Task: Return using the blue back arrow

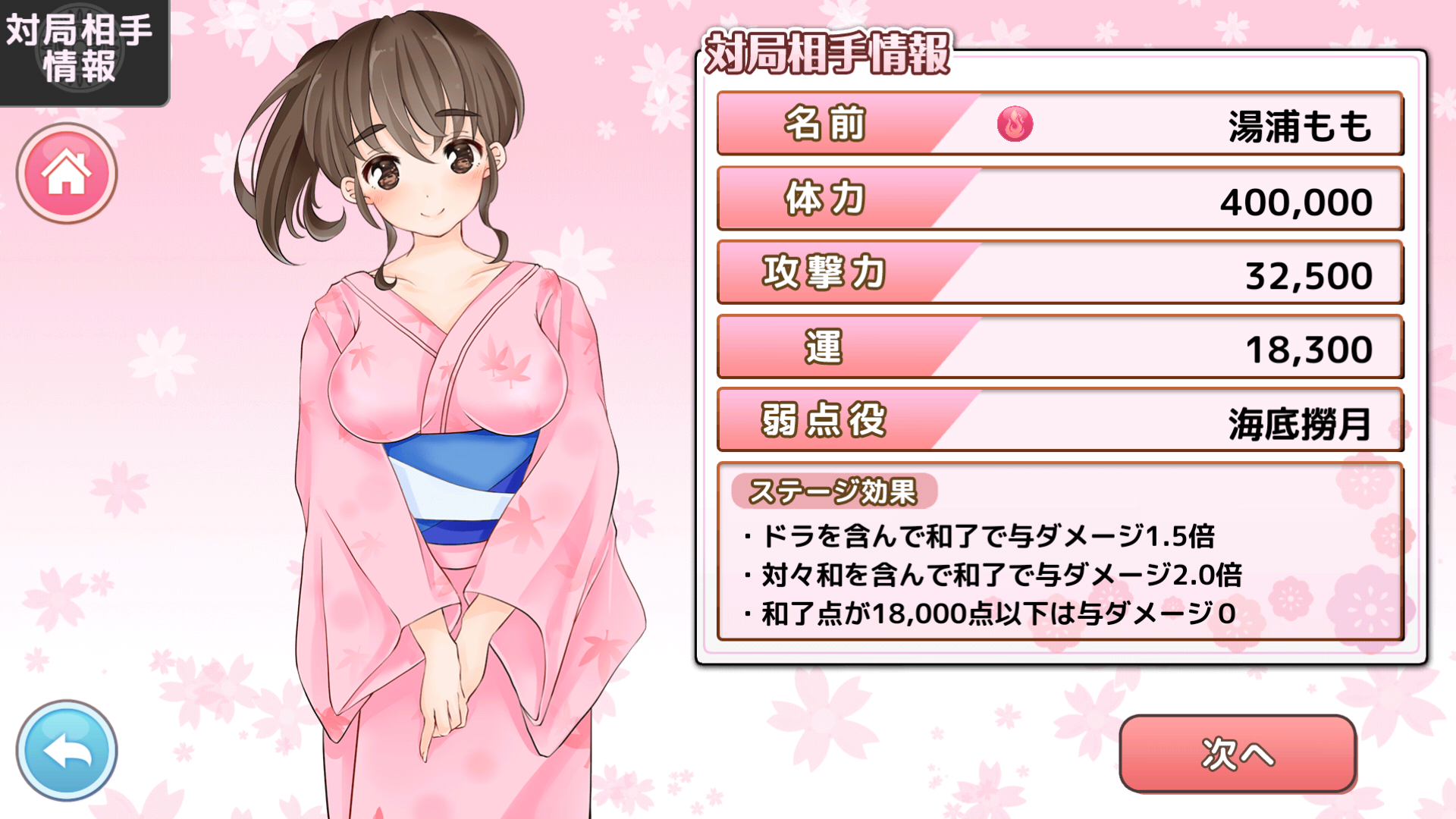Action: point(67,751)
